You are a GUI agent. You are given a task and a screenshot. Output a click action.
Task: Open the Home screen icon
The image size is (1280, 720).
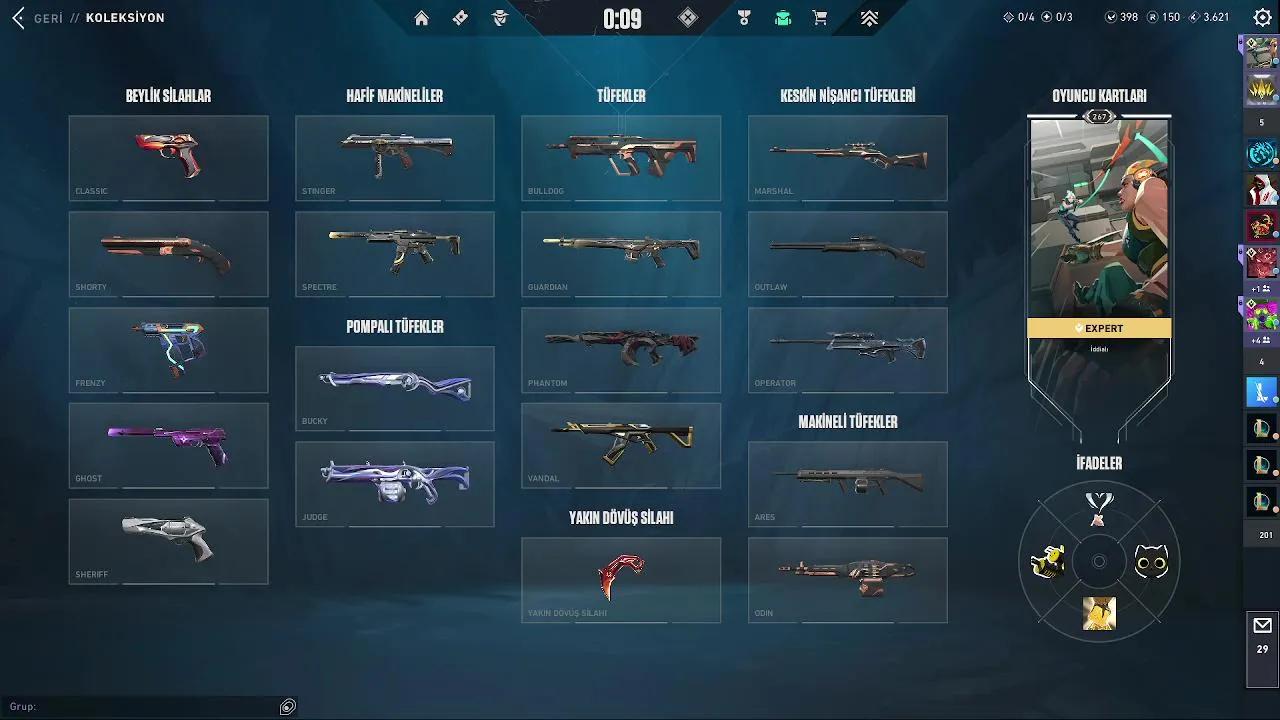click(421, 18)
